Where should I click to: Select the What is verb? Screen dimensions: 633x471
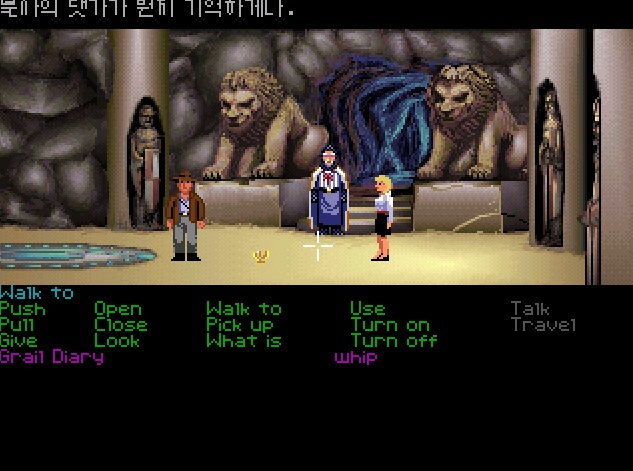click(x=243, y=341)
